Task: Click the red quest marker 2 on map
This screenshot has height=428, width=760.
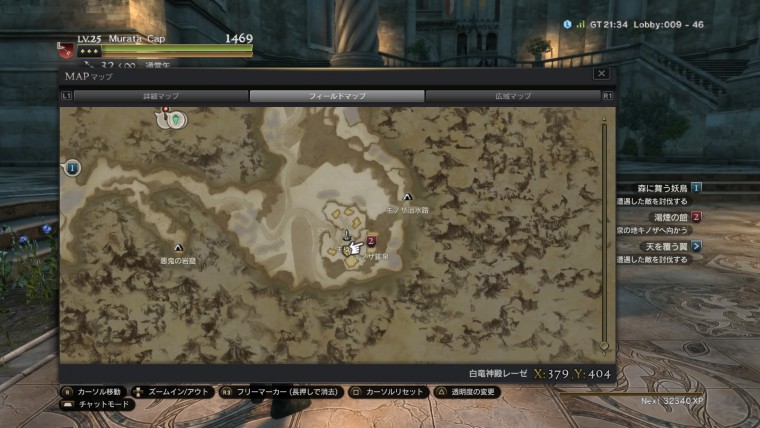Action: tap(371, 240)
